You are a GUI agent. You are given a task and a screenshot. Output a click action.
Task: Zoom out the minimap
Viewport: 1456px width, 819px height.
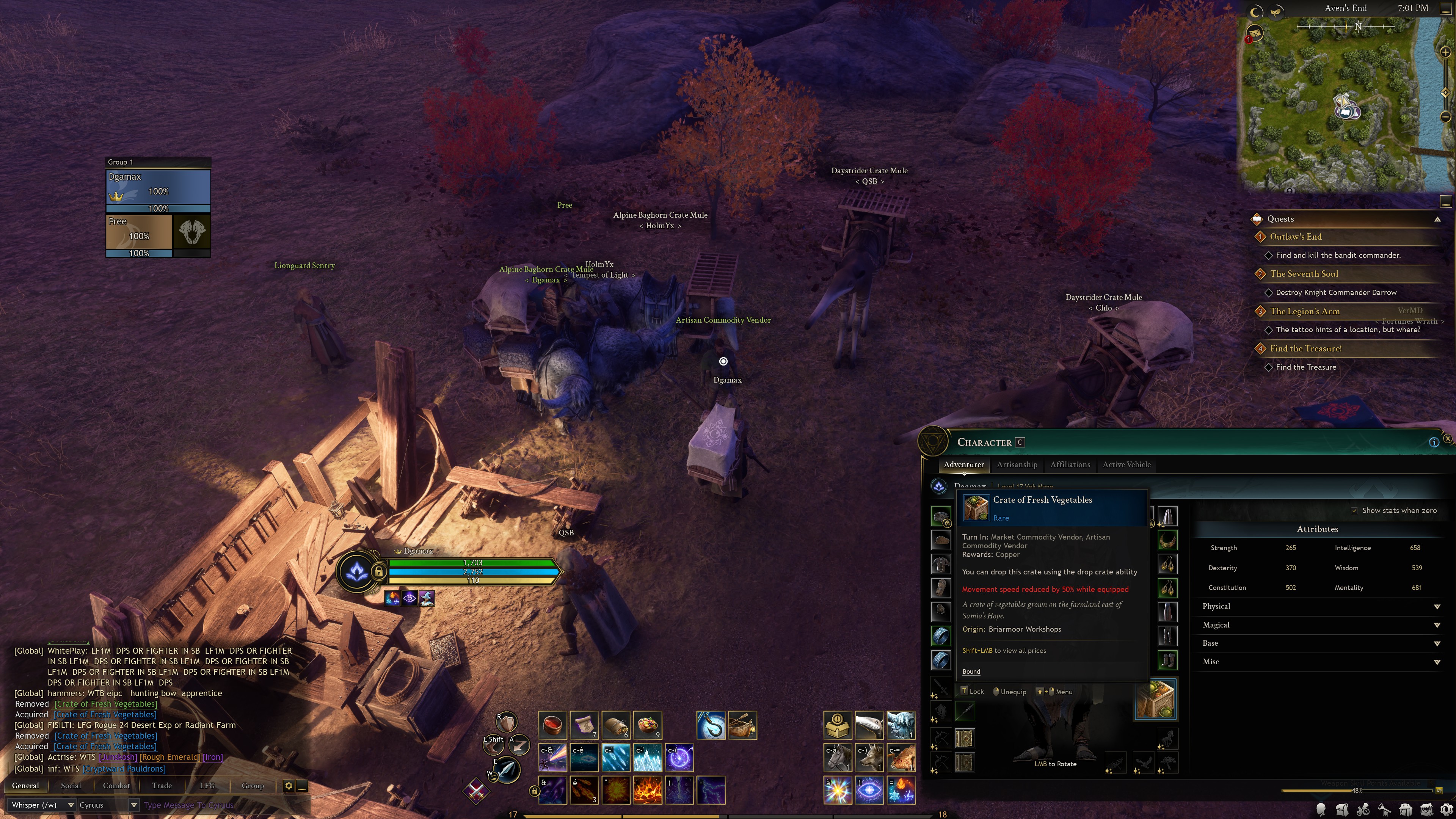pos(1445,117)
